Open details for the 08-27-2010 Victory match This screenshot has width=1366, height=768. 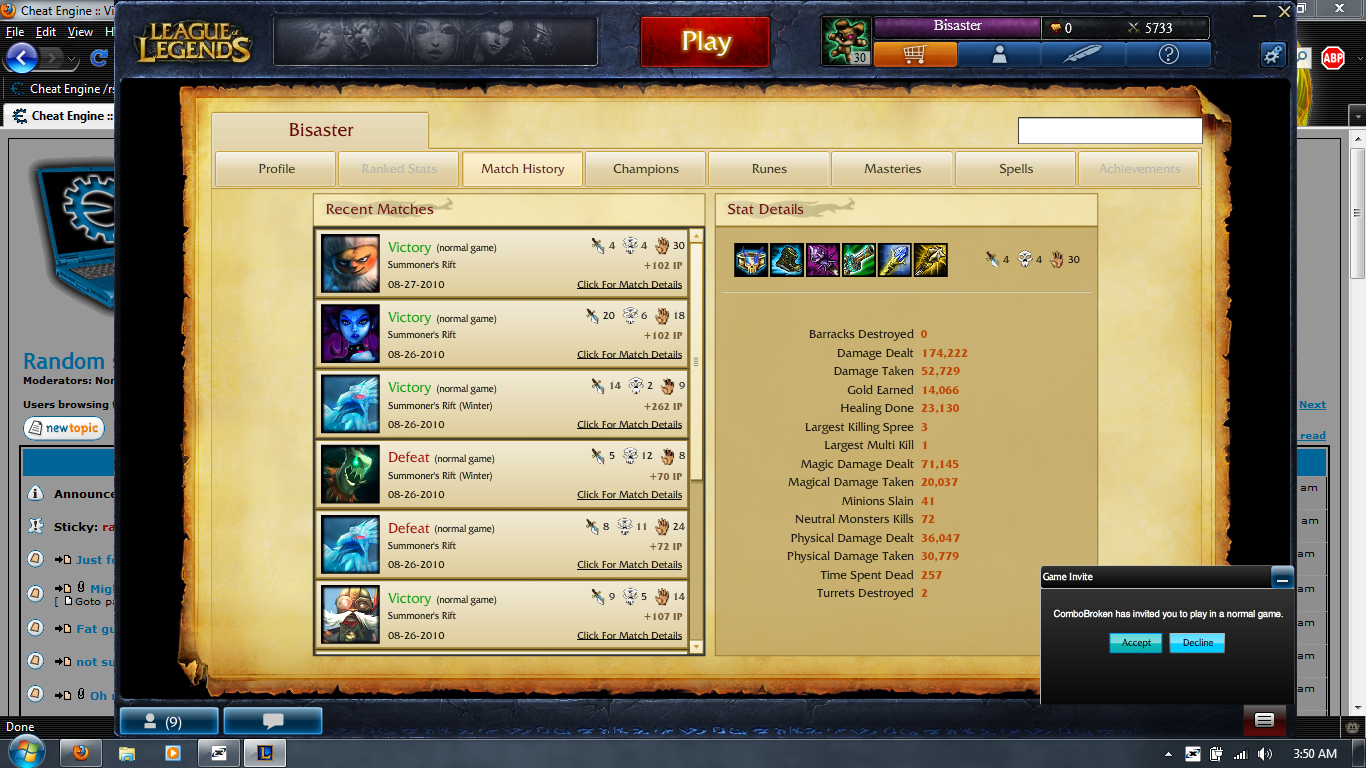point(629,284)
